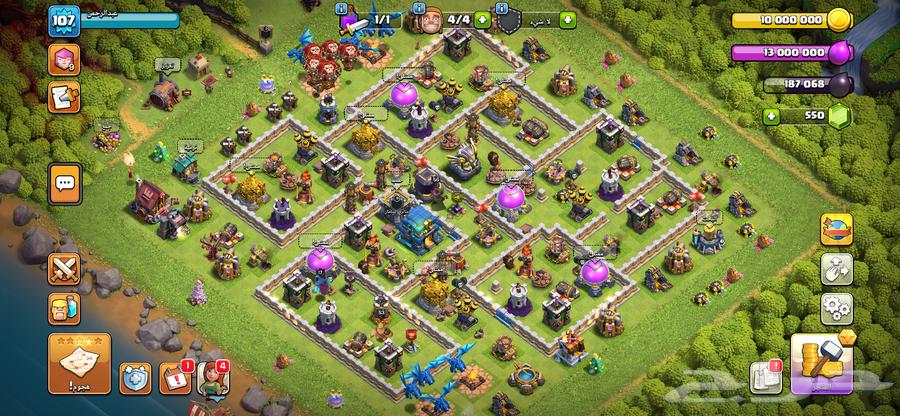Open the gold pass banner button

(x=834, y=229)
